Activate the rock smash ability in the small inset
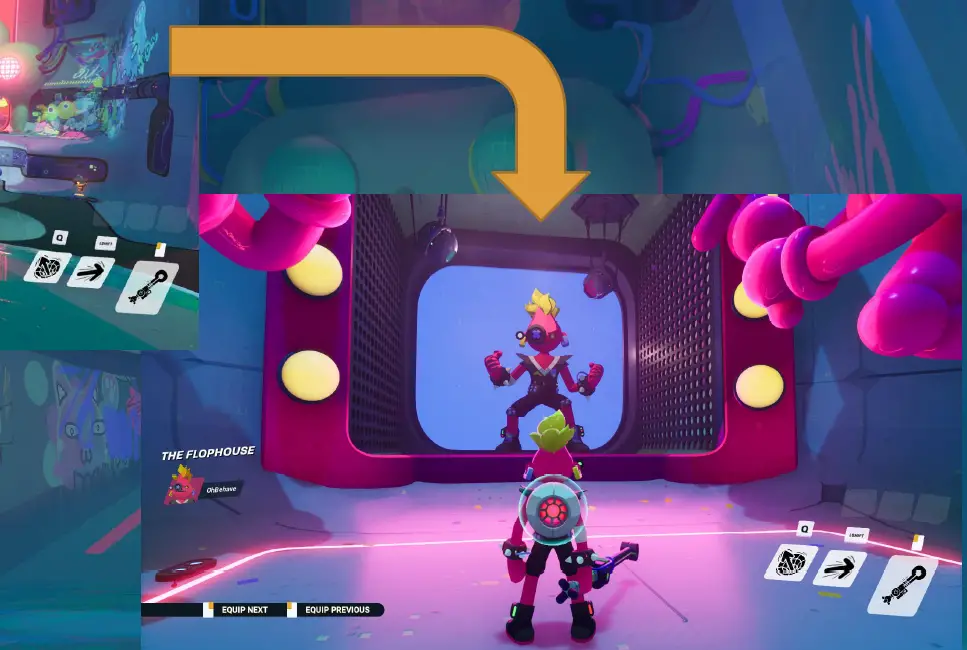Screen dimensions: 967x650 48,267
